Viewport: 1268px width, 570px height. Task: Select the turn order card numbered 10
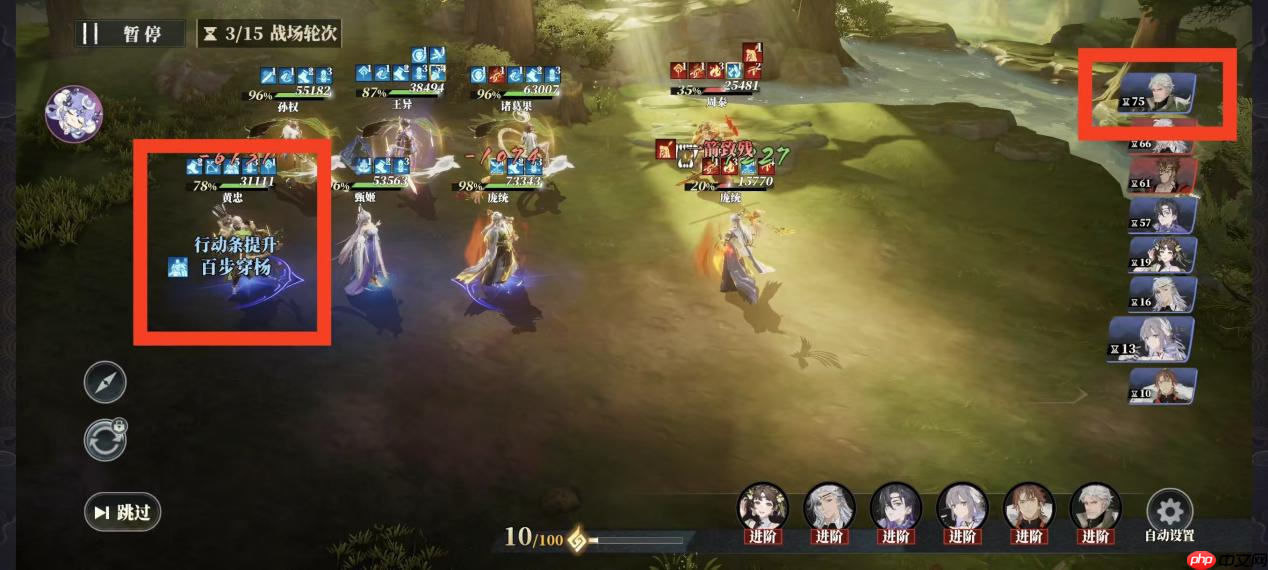coord(1162,386)
